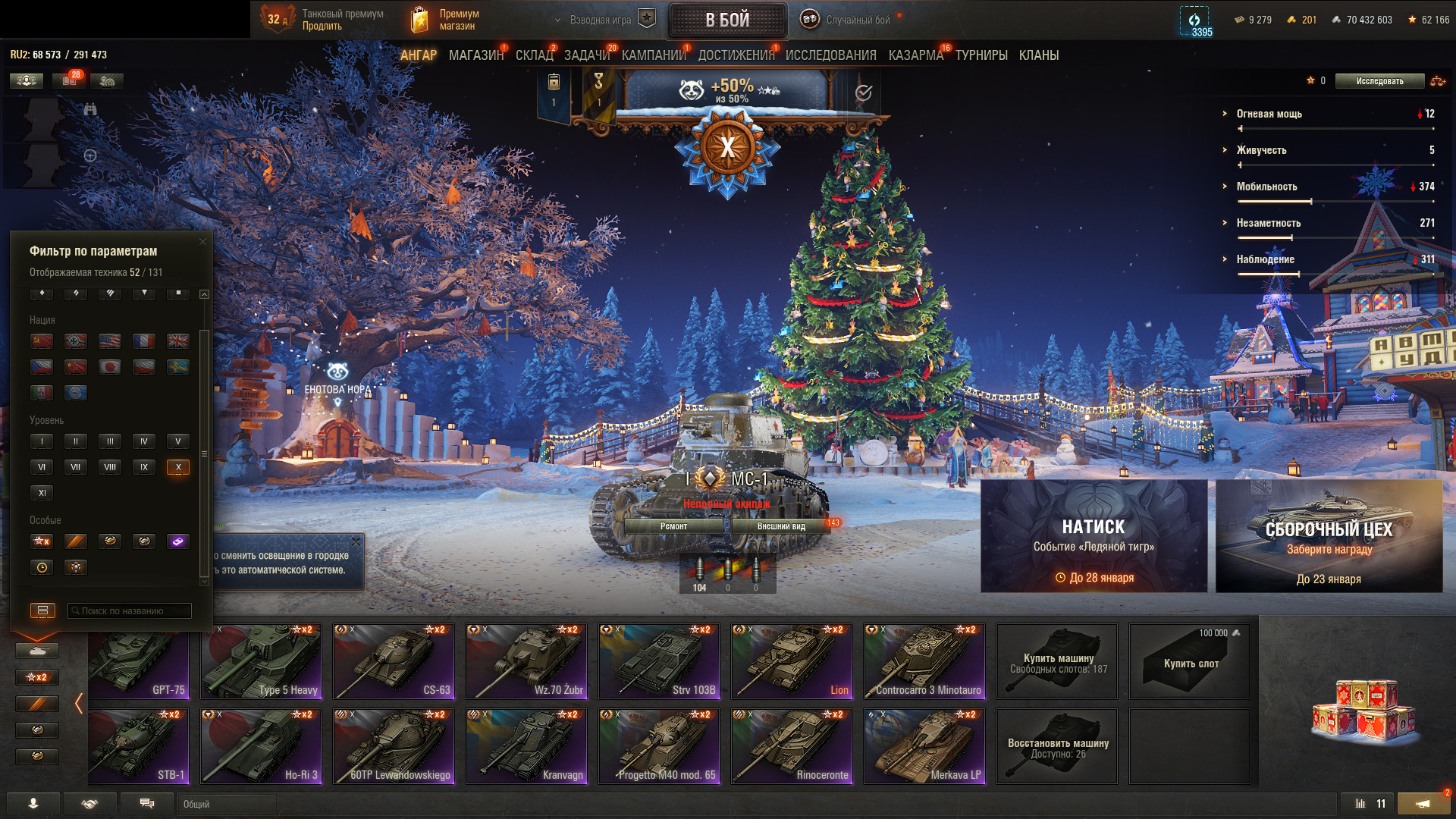This screenshot has width=1456, height=819.
Task: Open the ИССЛЕДОВАНИЯ research tab
Action: (830, 55)
